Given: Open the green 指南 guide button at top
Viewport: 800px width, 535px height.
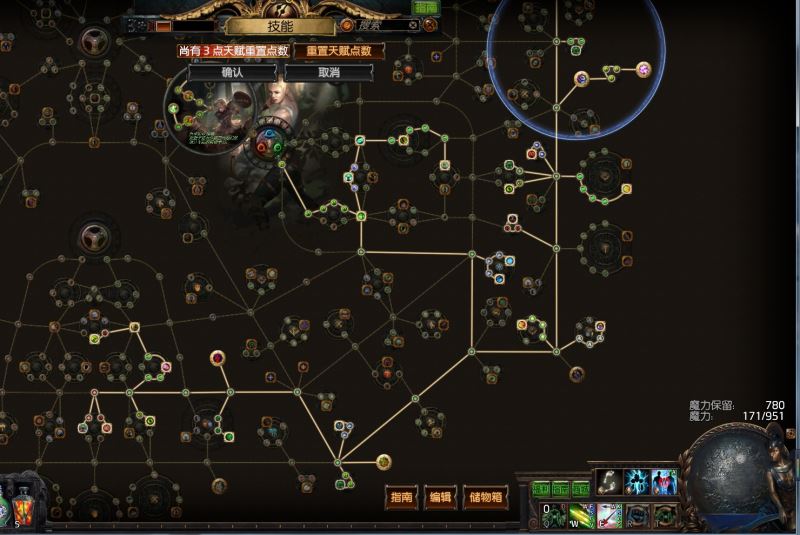Looking at the screenshot, I should click(x=426, y=8).
